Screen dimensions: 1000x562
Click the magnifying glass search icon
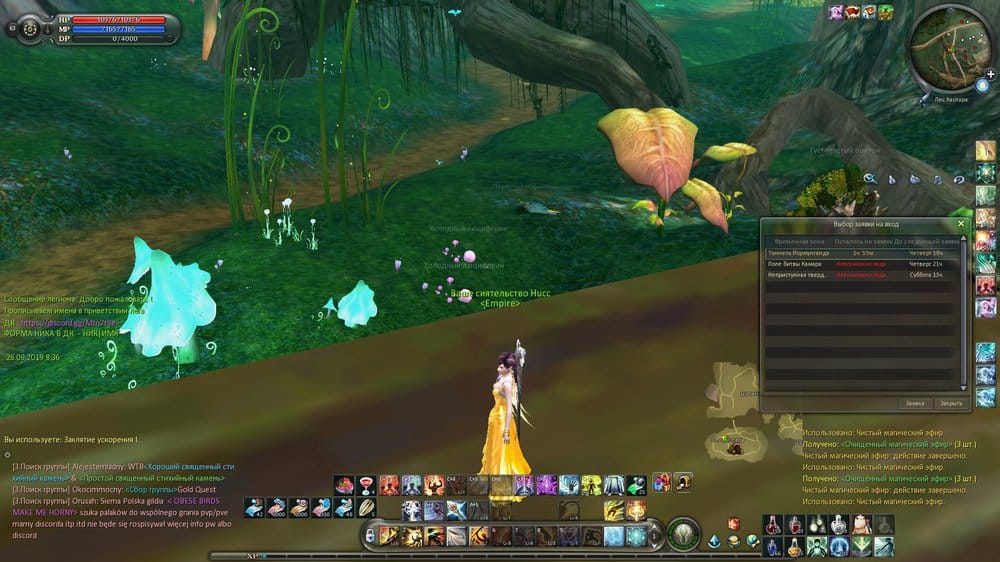870,179
